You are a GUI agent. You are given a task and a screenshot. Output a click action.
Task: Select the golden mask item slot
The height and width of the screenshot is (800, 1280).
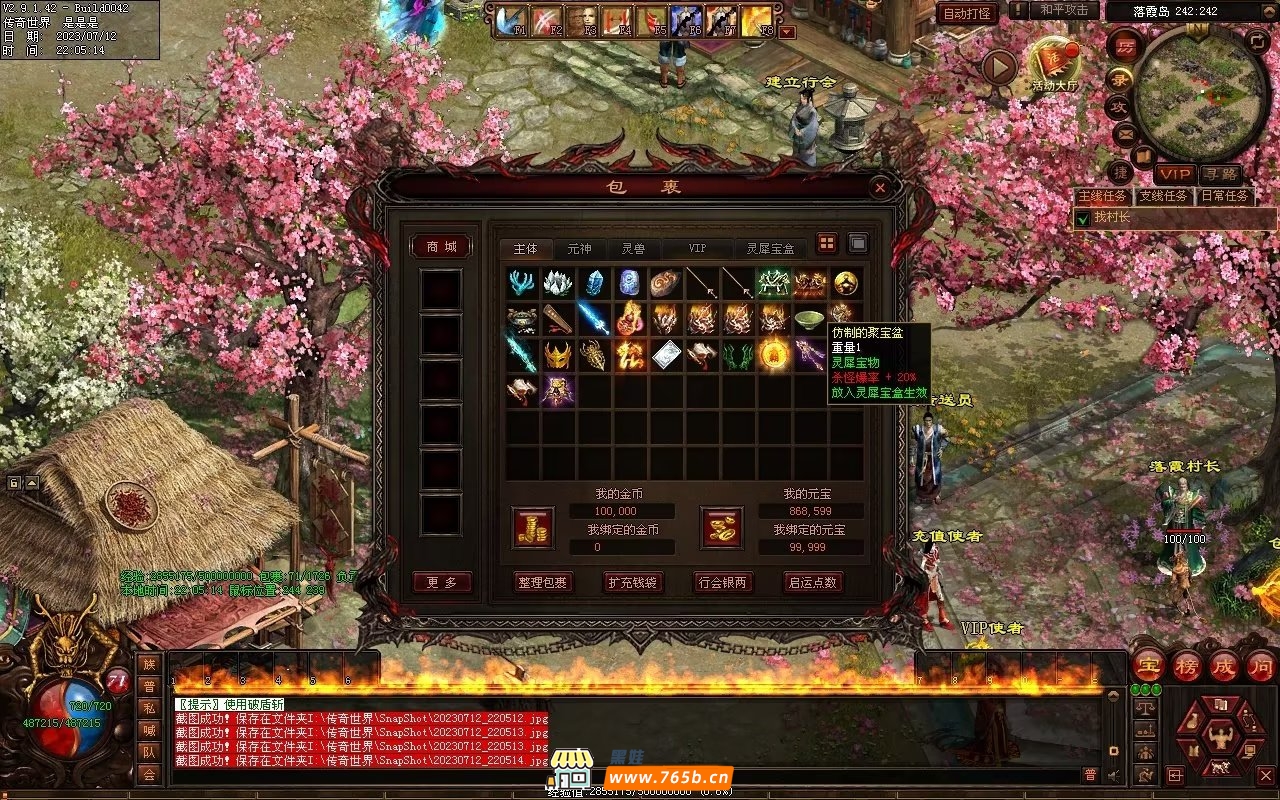[558, 355]
